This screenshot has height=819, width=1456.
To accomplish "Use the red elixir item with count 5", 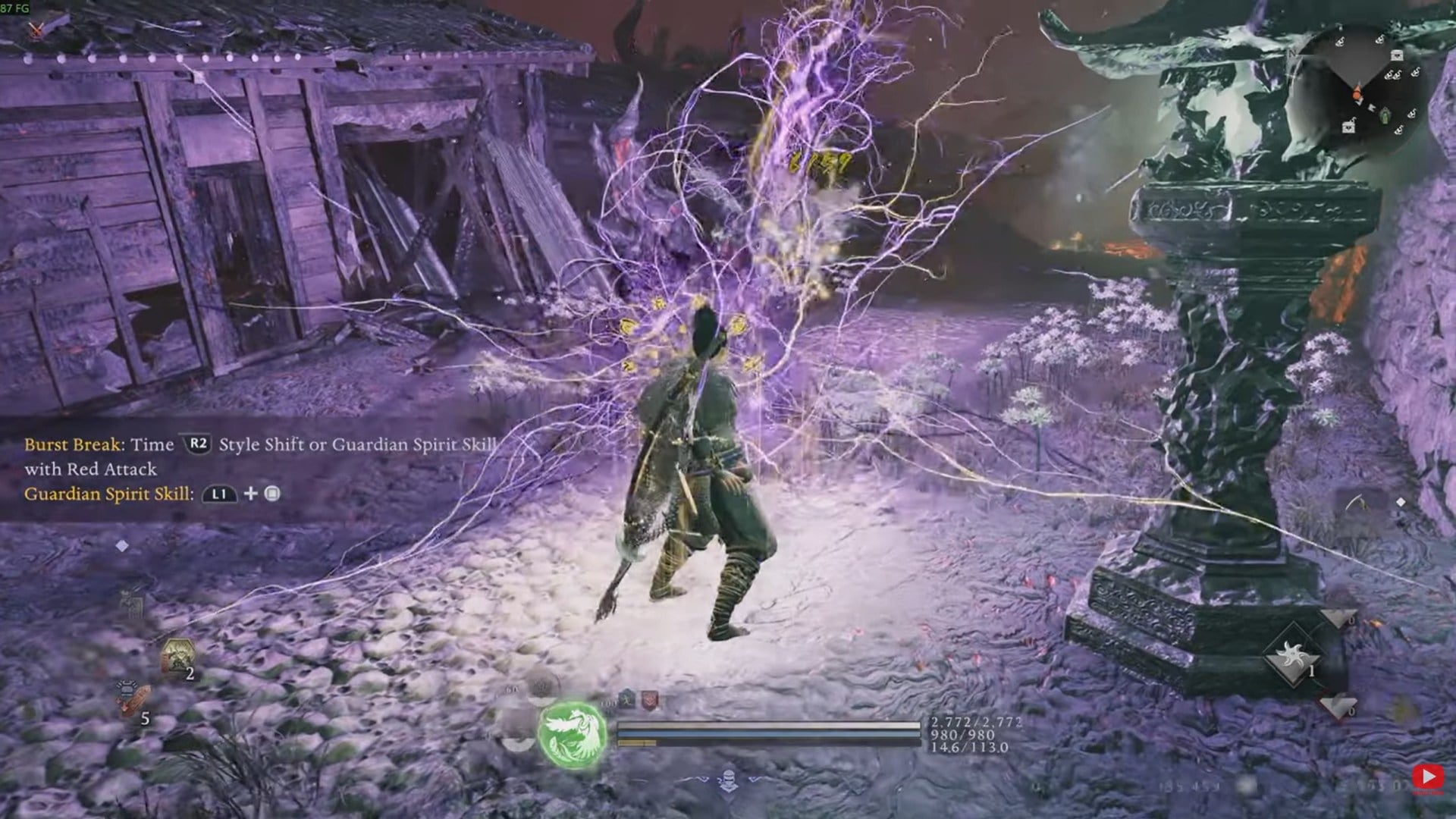I will point(133,699).
